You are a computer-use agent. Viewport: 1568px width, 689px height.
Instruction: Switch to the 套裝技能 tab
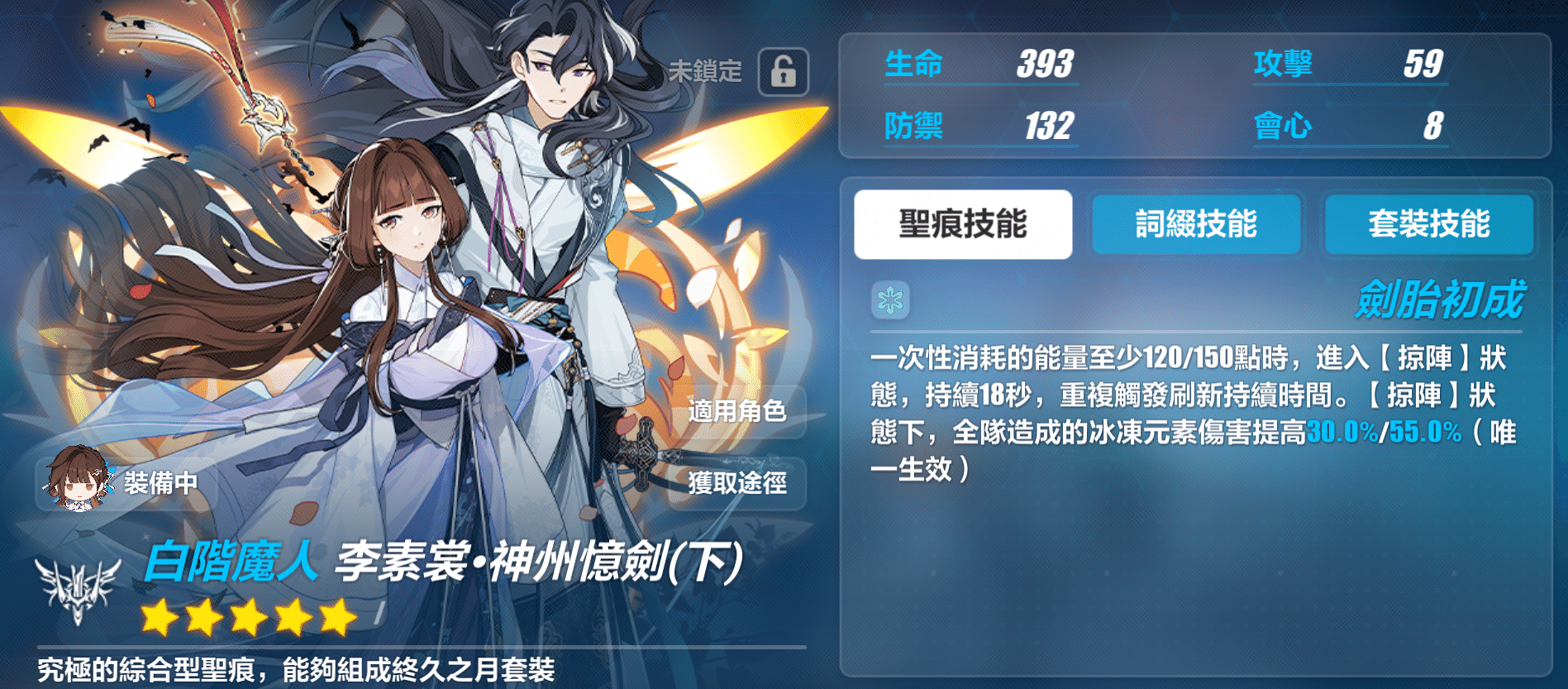click(x=1429, y=224)
